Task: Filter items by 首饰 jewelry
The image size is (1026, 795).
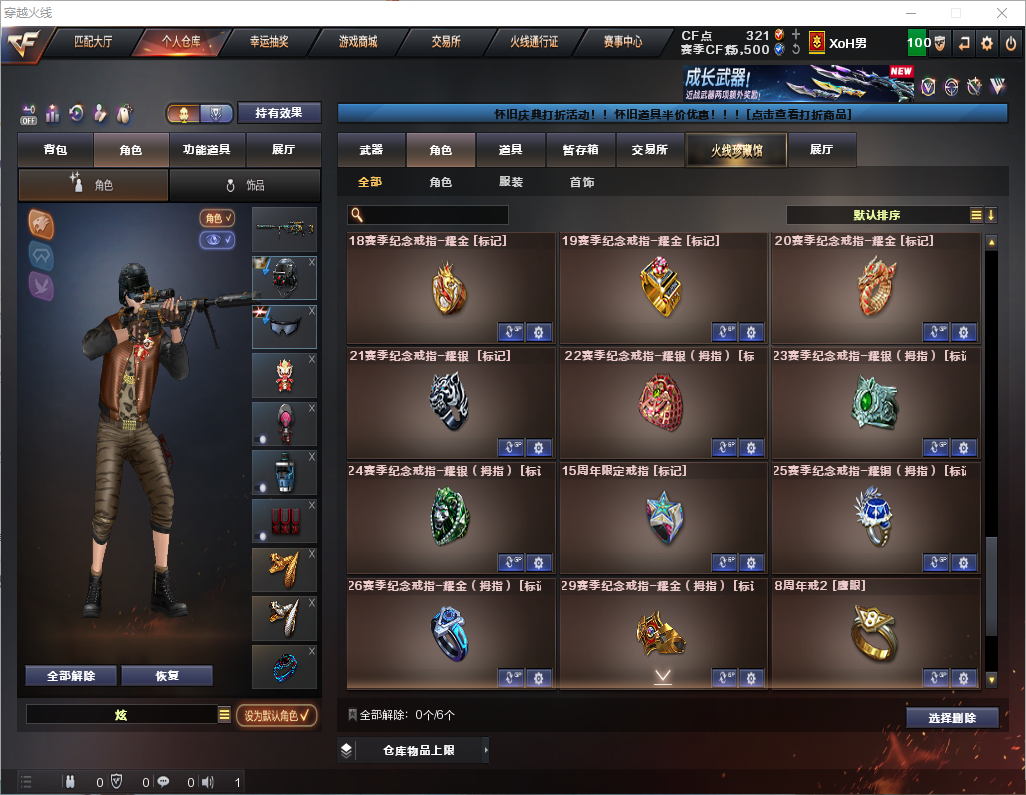Action: (x=582, y=183)
